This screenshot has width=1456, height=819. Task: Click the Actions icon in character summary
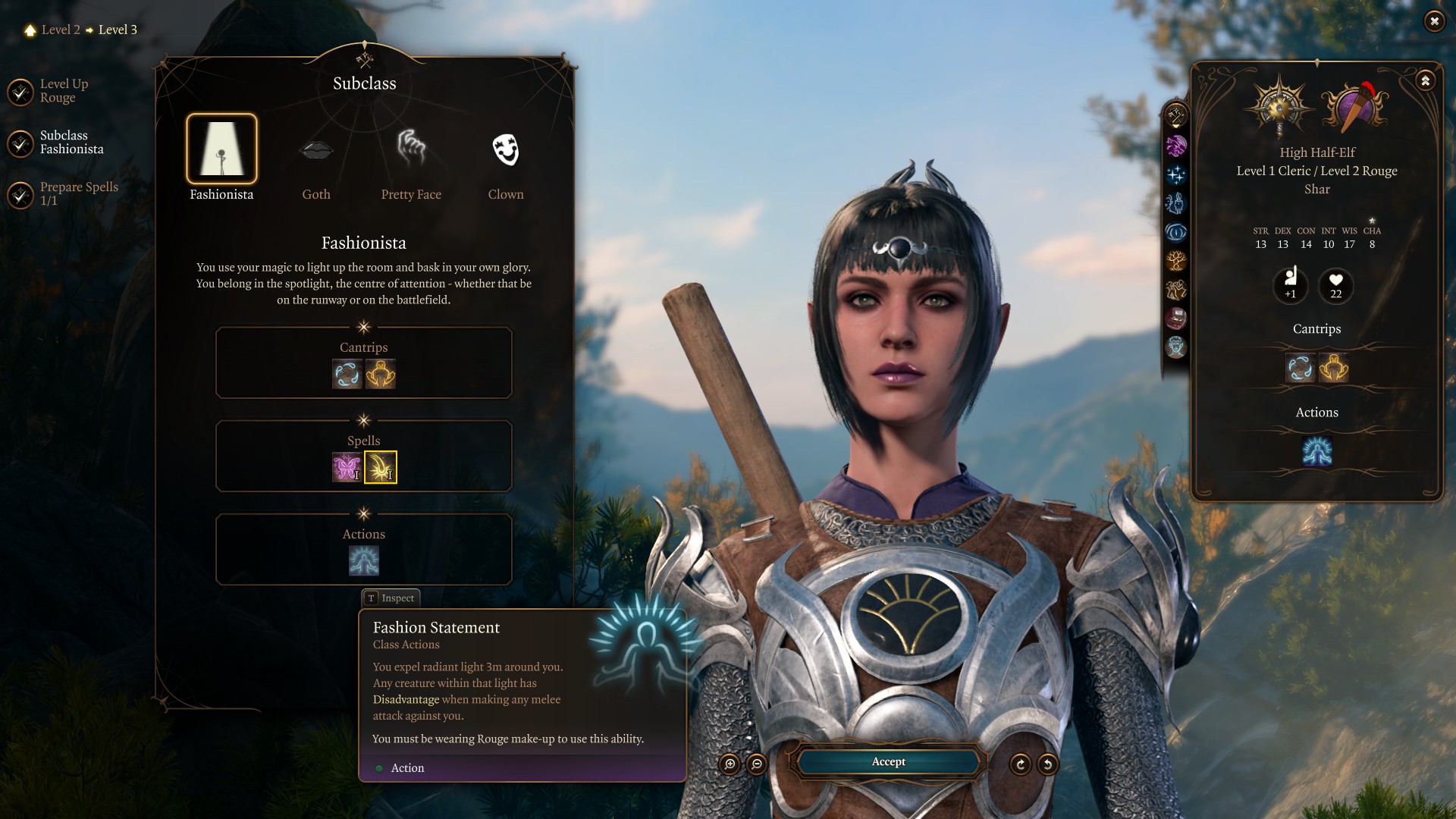click(x=1317, y=451)
